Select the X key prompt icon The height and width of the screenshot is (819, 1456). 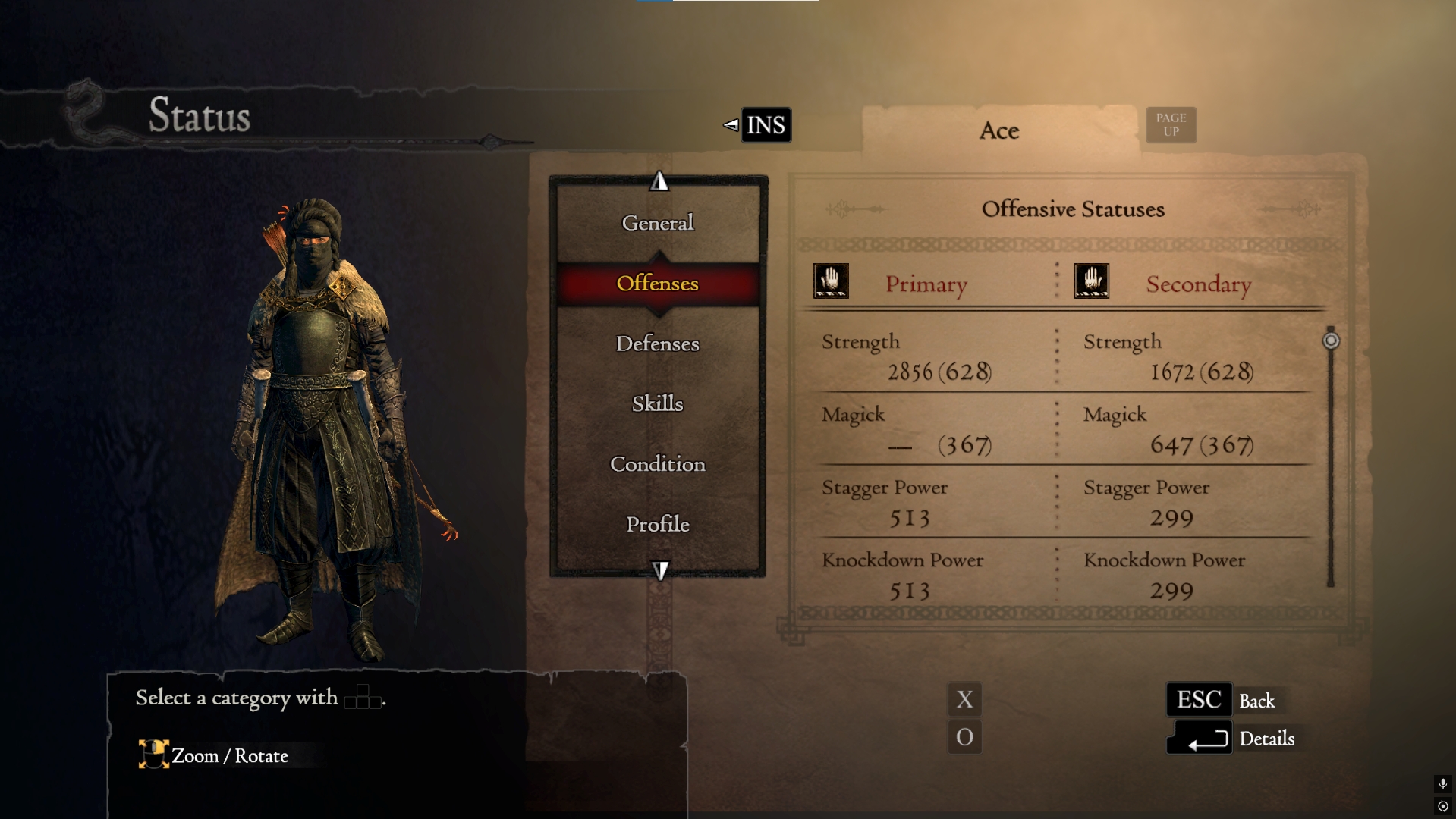(x=964, y=699)
